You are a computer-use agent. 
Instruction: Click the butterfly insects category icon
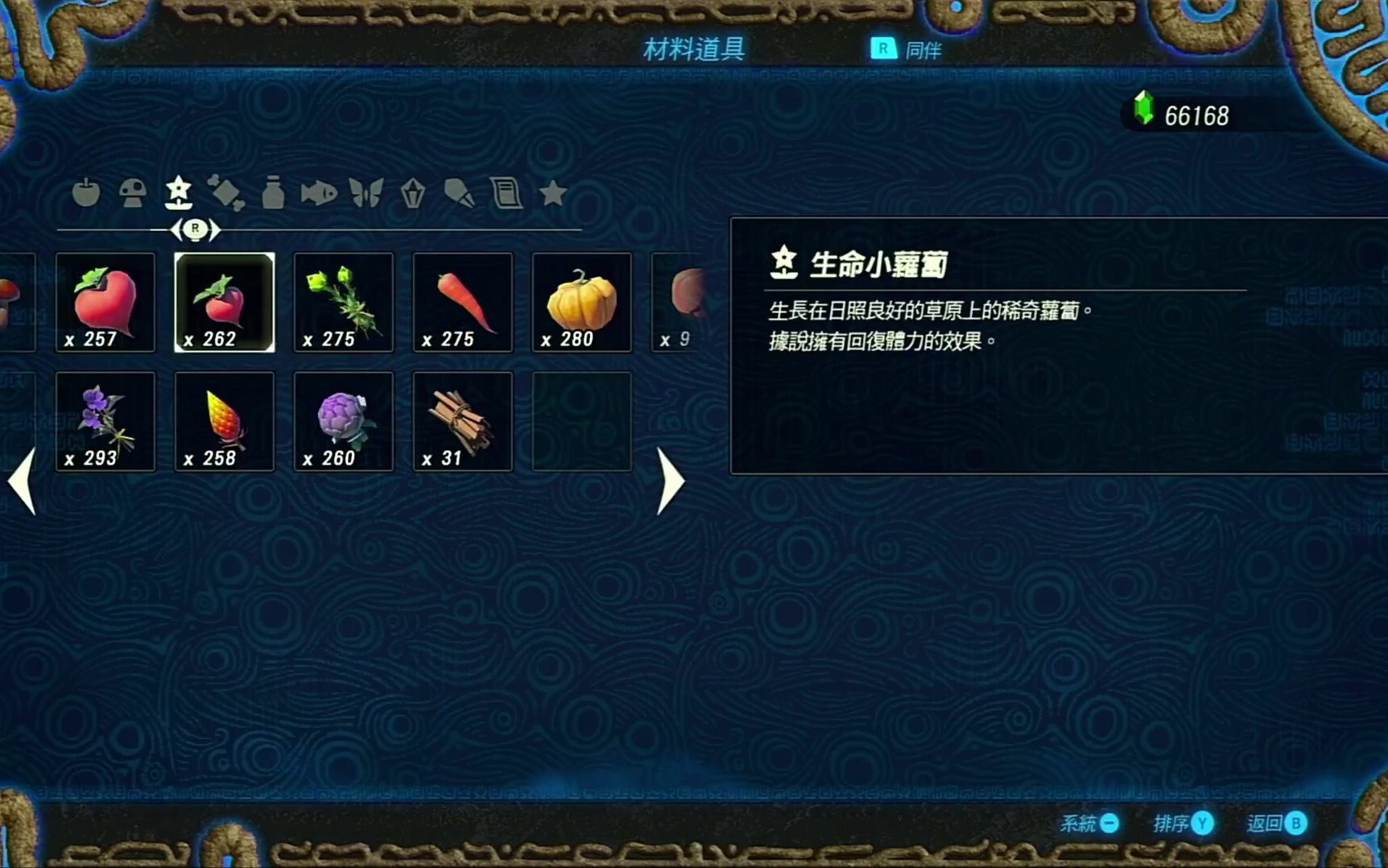point(366,192)
